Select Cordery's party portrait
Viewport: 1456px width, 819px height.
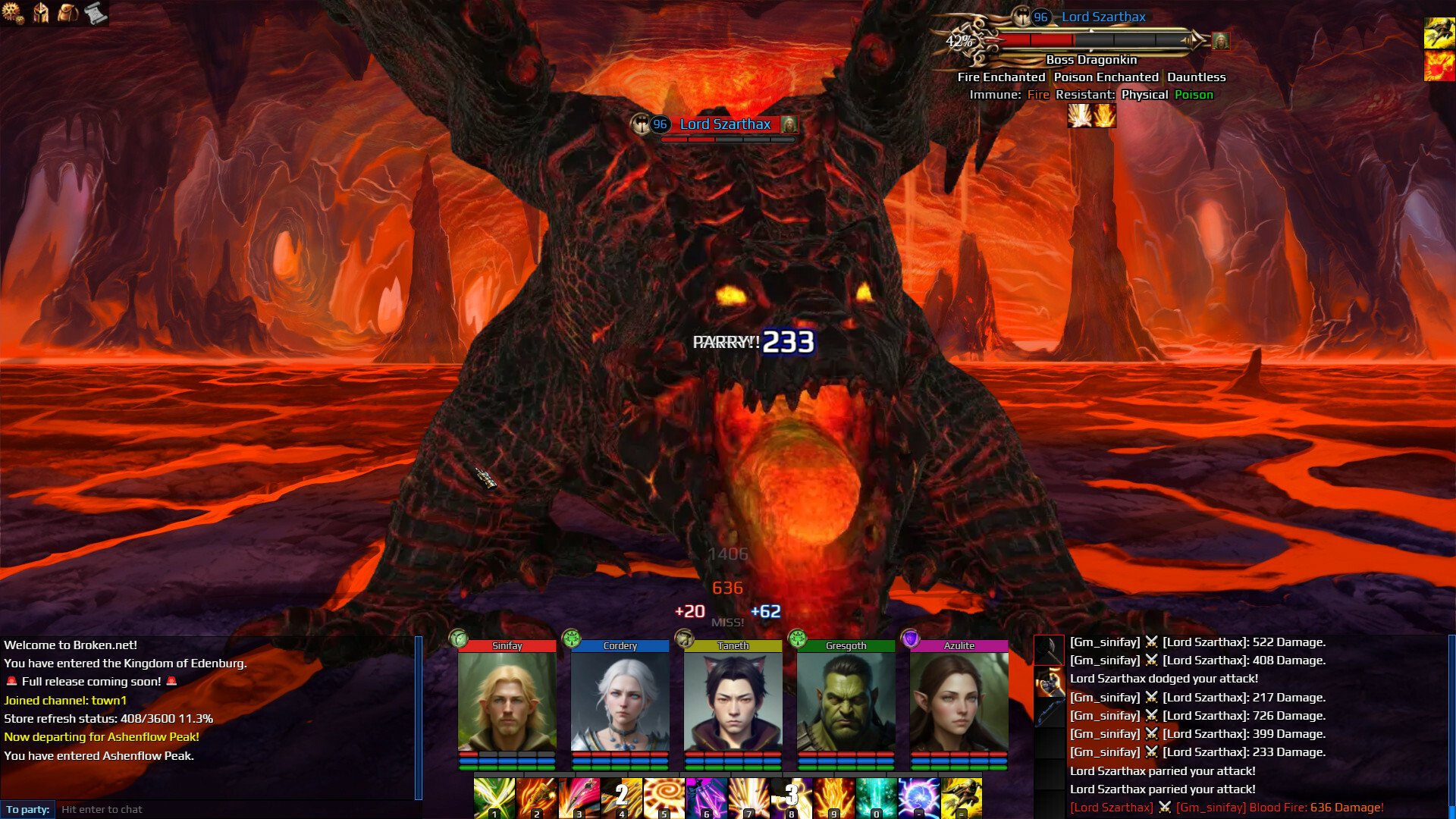[620, 701]
